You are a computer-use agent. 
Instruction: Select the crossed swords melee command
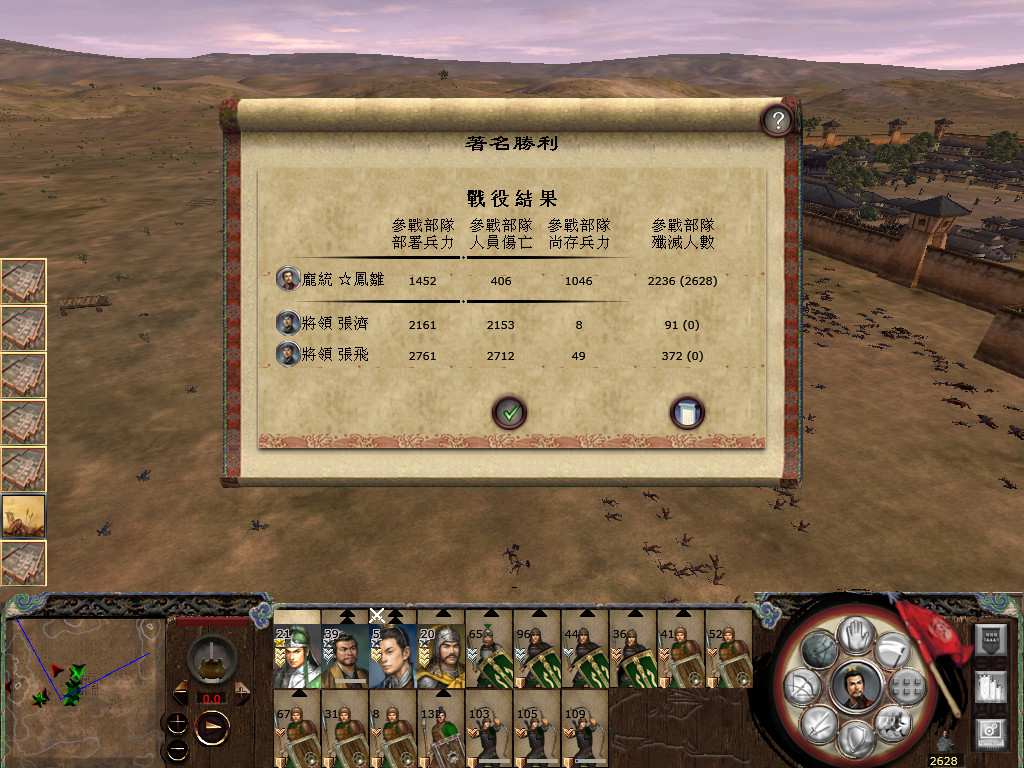point(820,722)
